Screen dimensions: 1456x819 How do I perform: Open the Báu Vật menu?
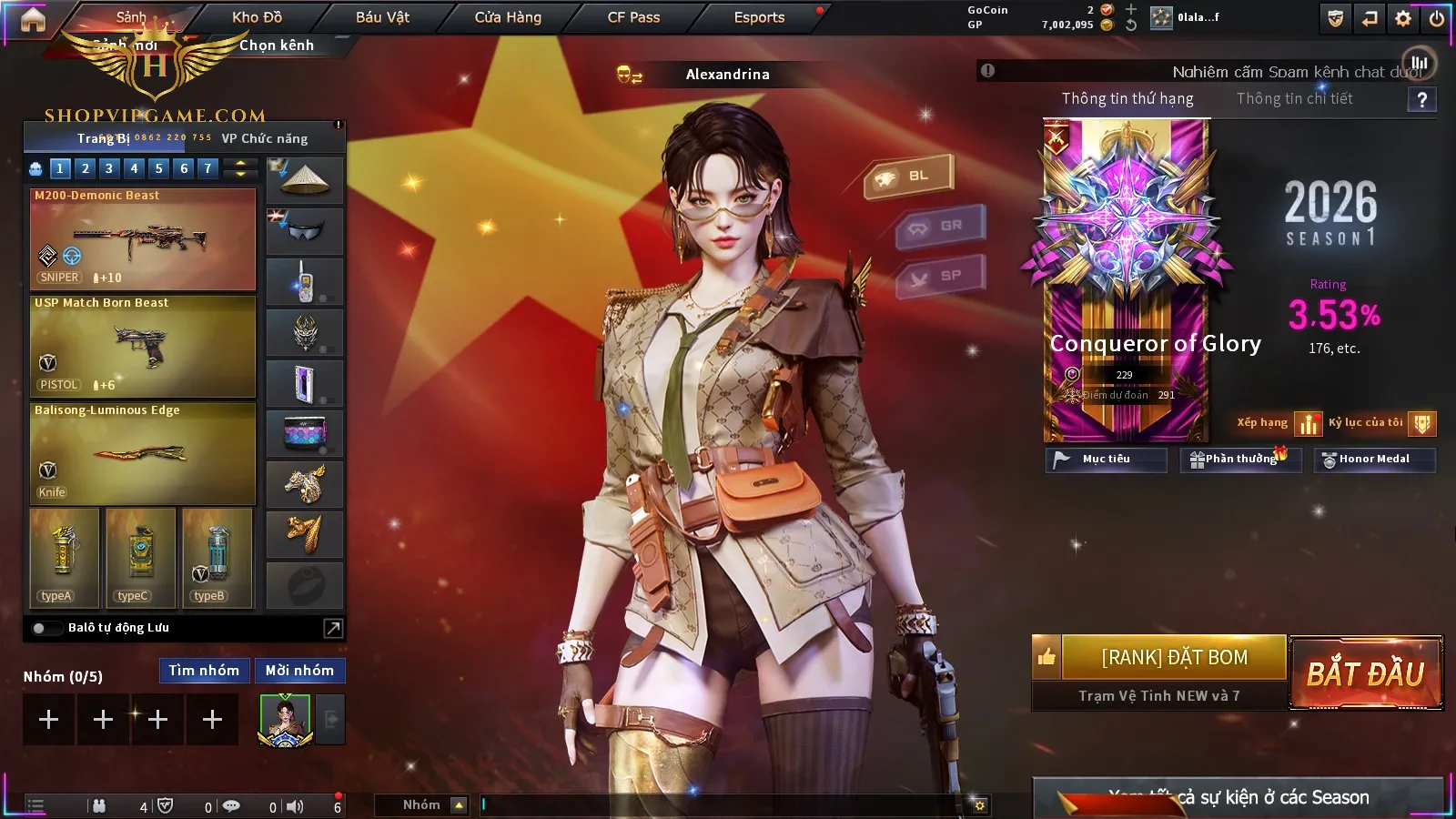pos(382,17)
